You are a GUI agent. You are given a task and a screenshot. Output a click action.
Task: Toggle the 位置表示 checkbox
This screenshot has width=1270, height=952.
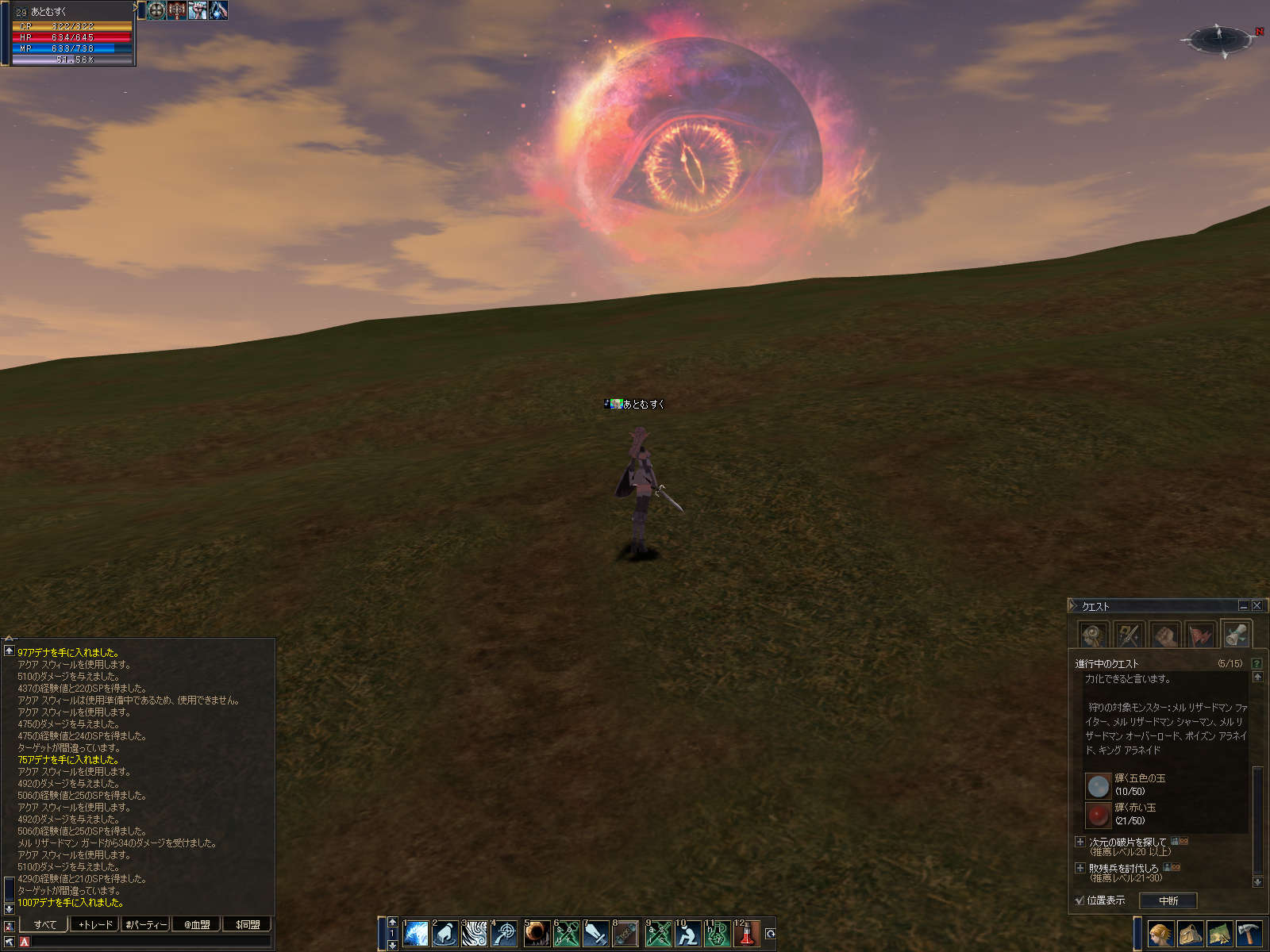[1079, 900]
